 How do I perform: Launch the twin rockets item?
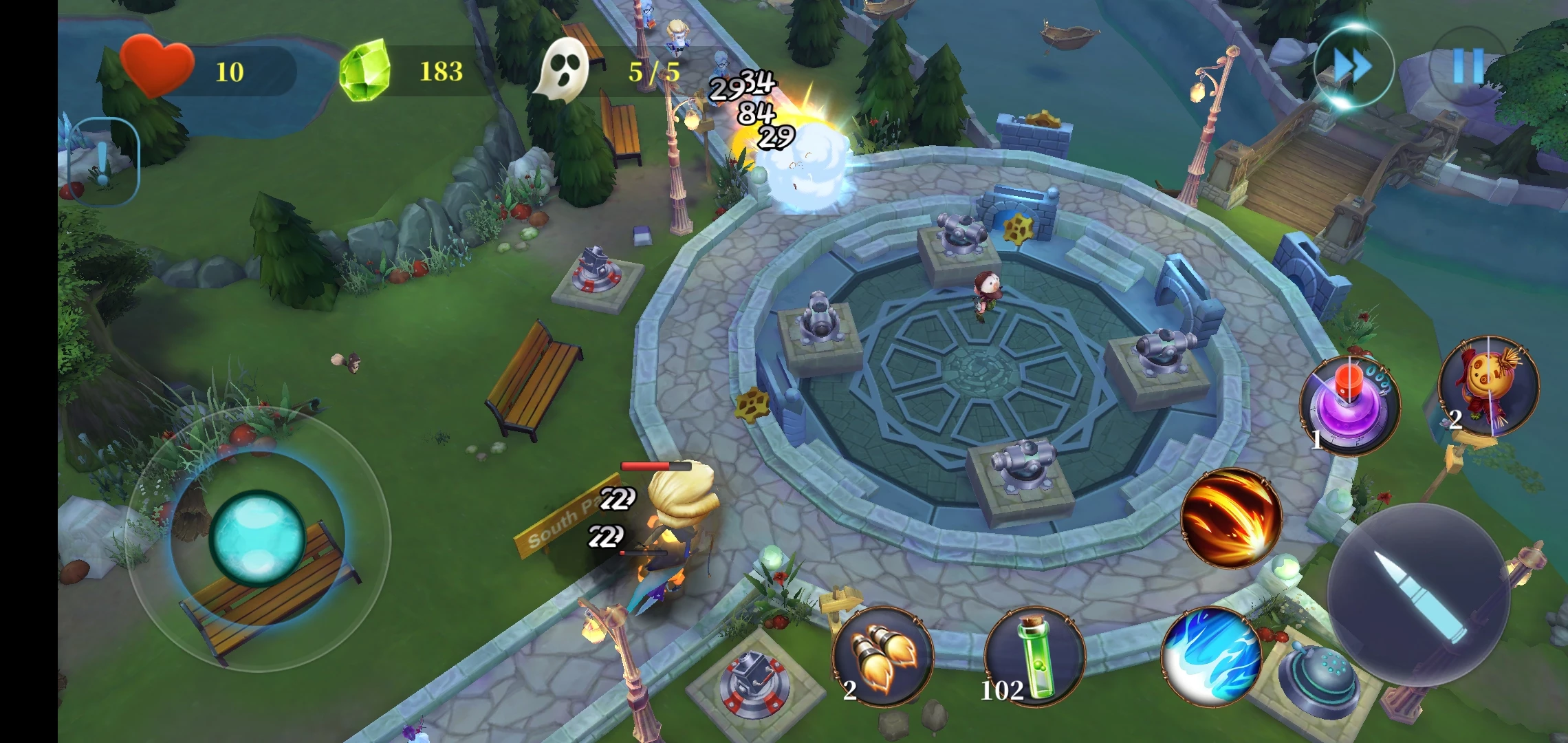882,658
